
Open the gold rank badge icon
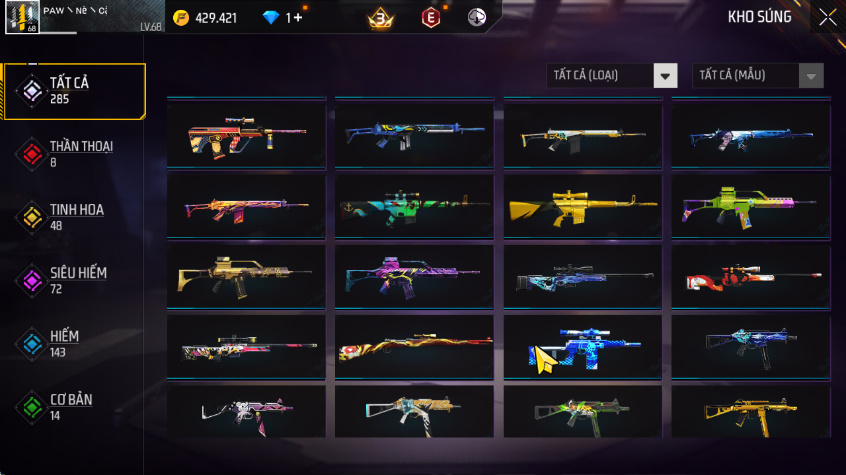tap(380, 18)
